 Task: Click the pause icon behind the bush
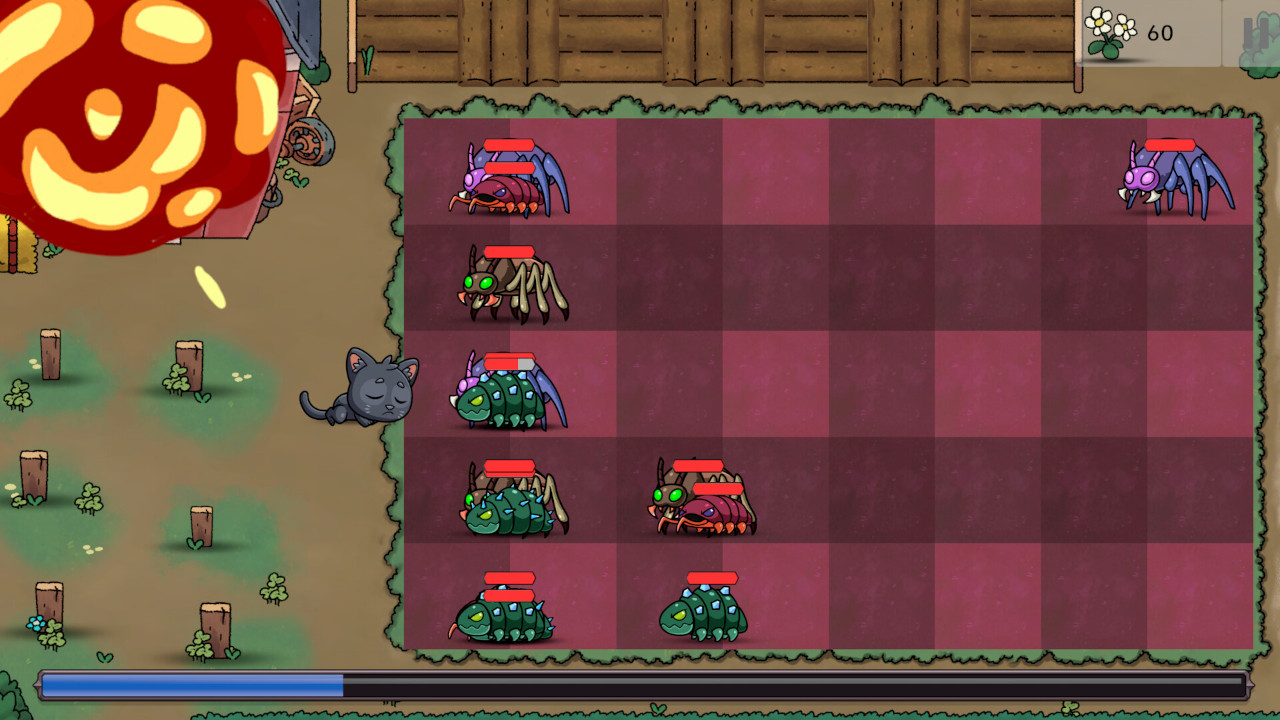pos(1258,32)
